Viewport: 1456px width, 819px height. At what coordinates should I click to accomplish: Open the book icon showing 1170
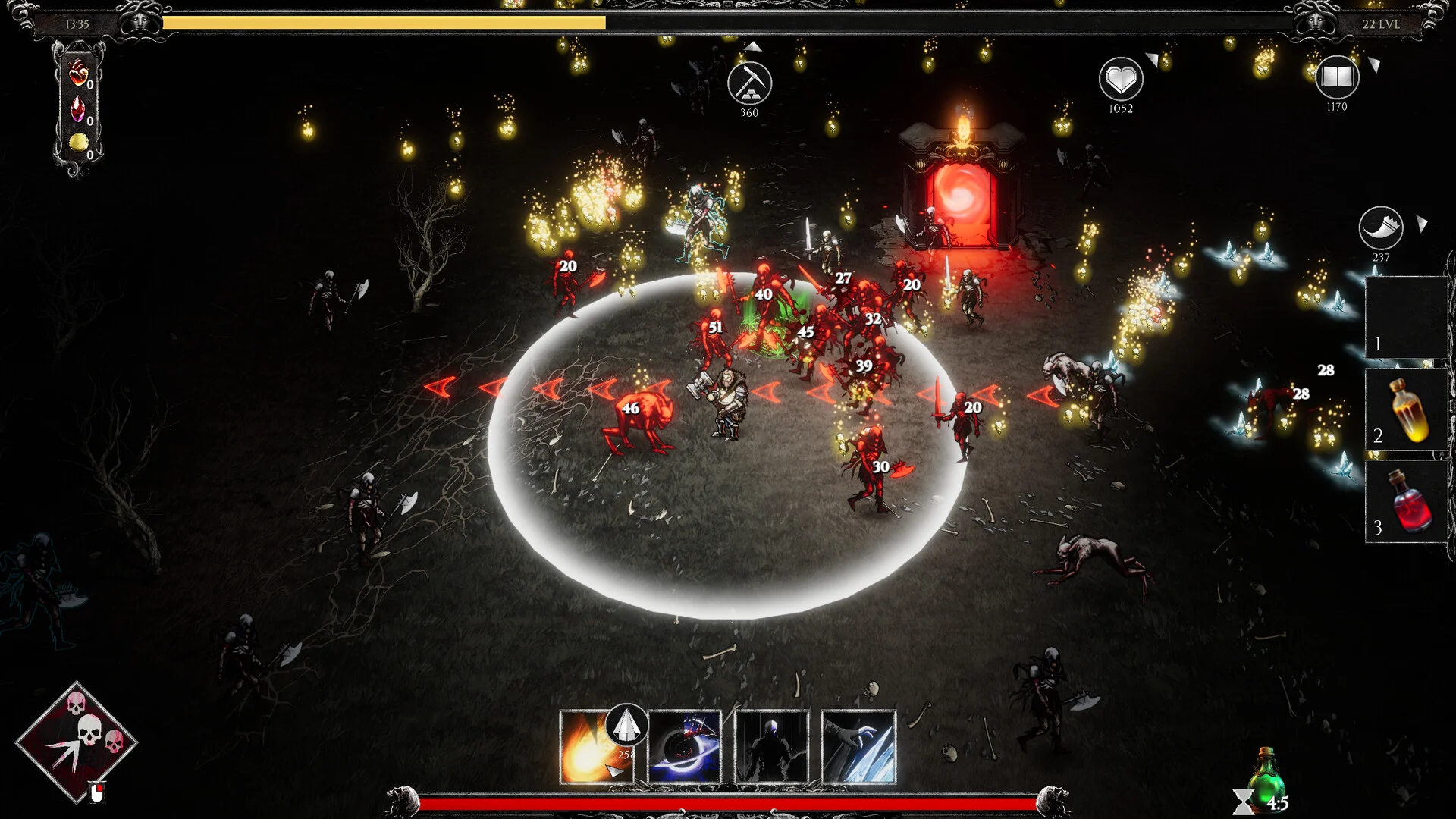[1336, 77]
